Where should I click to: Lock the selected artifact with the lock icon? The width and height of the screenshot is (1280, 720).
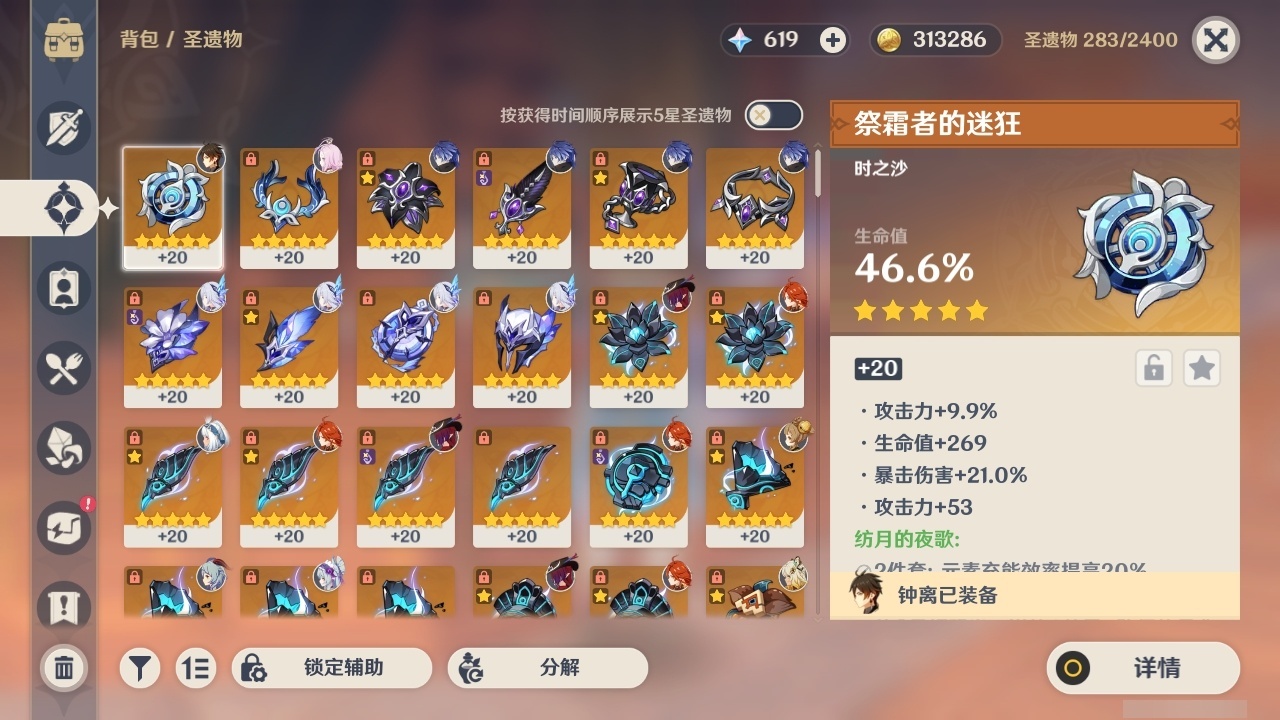coord(1154,368)
